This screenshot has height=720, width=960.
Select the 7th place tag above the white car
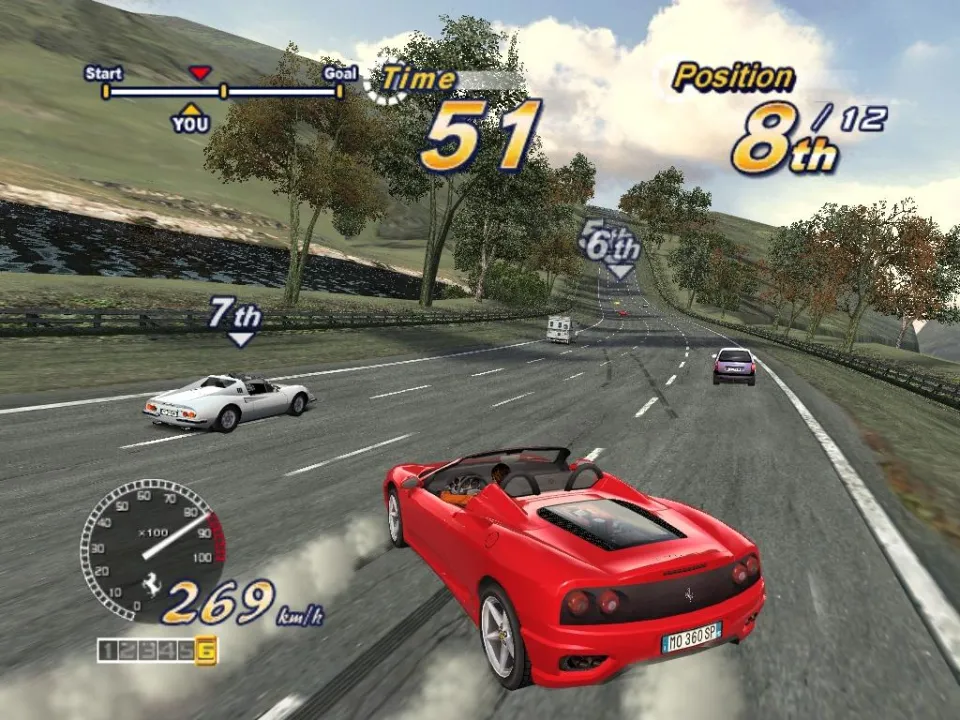(236, 316)
